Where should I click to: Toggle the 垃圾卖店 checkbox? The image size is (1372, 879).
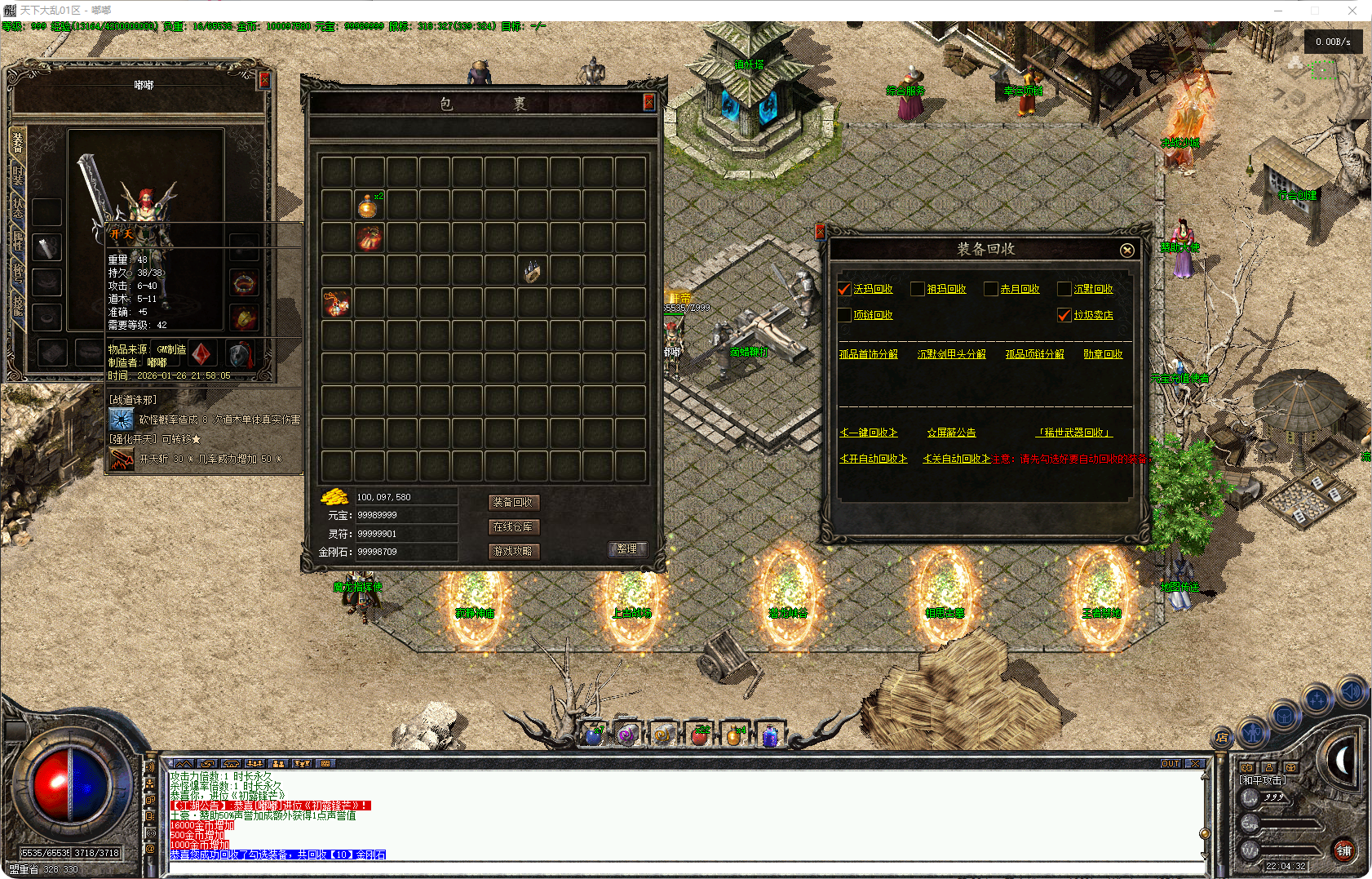click(1064, 315)
